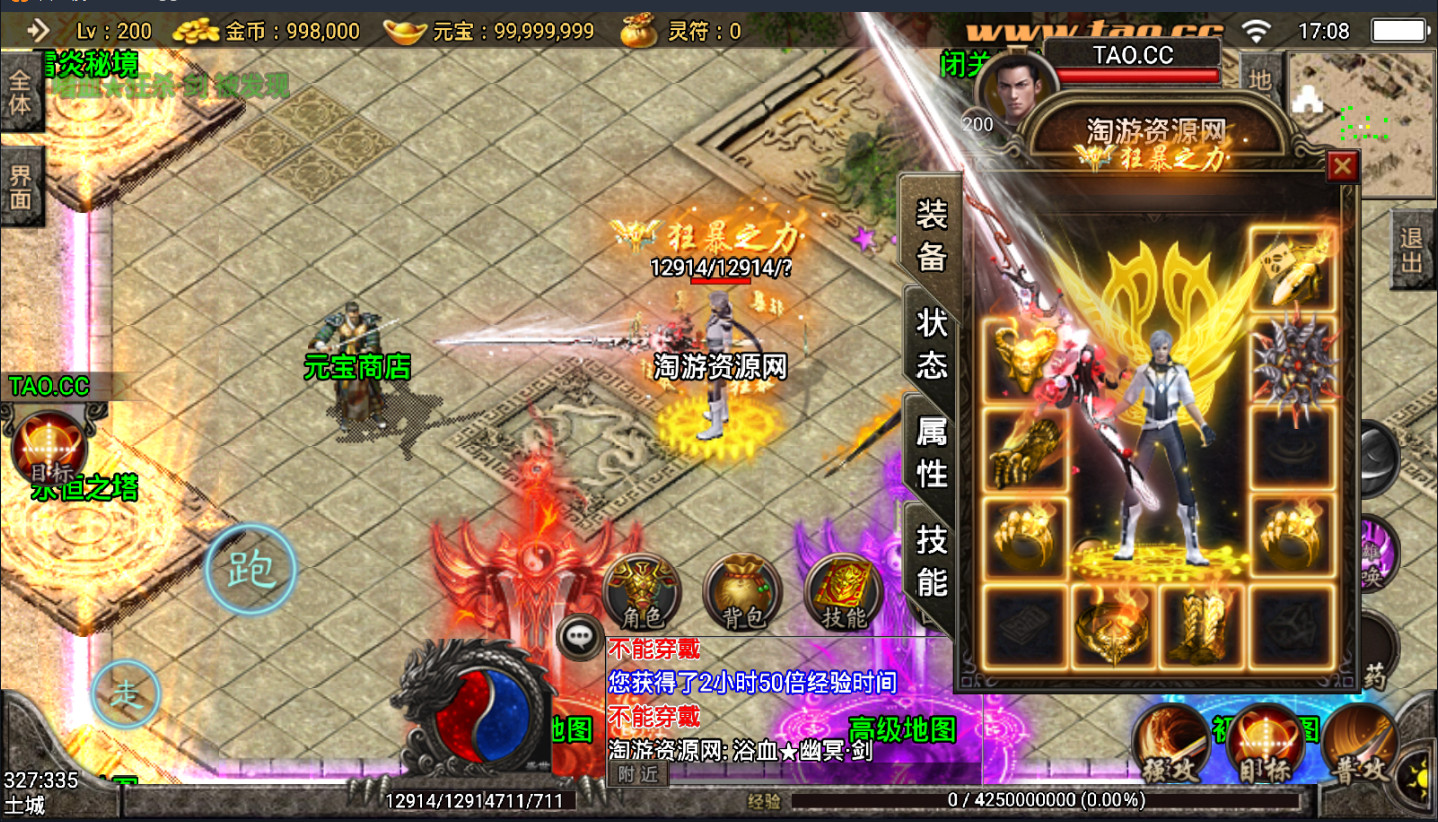
Task: Open the 属性 attributes tab
Action: pyautogui.click(x=931, y=450)
